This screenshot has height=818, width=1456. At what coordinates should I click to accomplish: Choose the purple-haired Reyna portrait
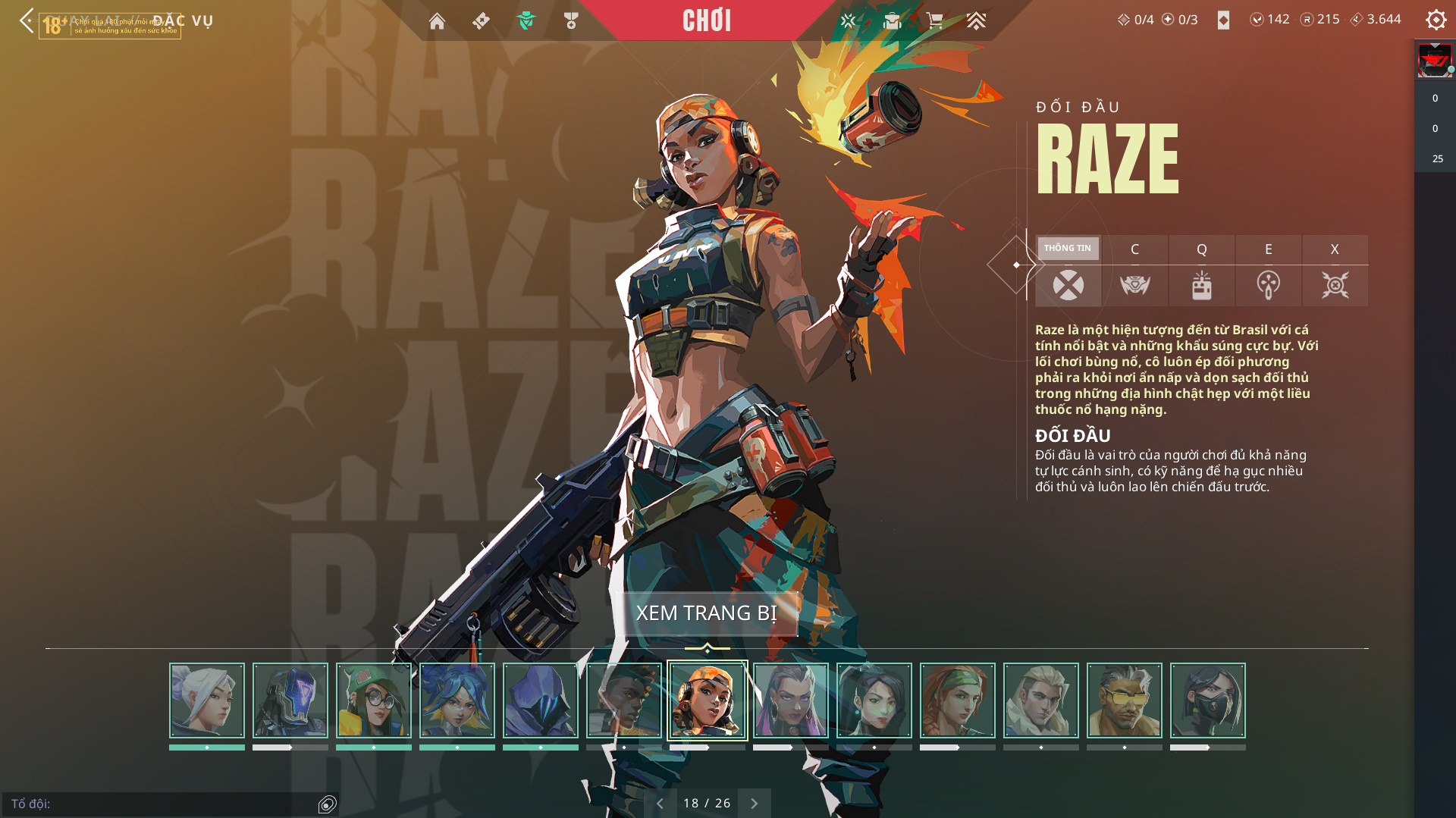point(791,700)
